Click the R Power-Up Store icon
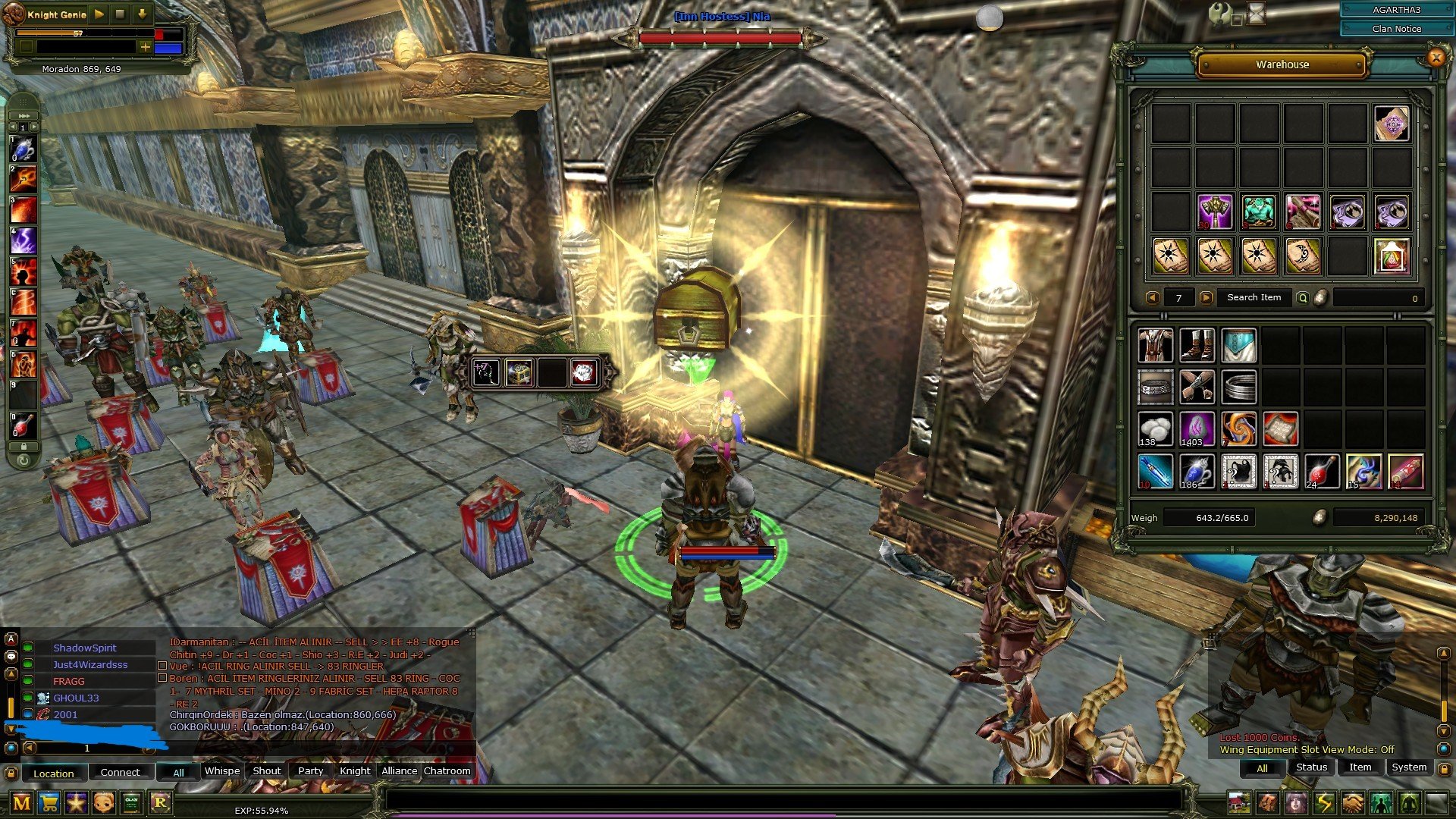 point(160,802)
